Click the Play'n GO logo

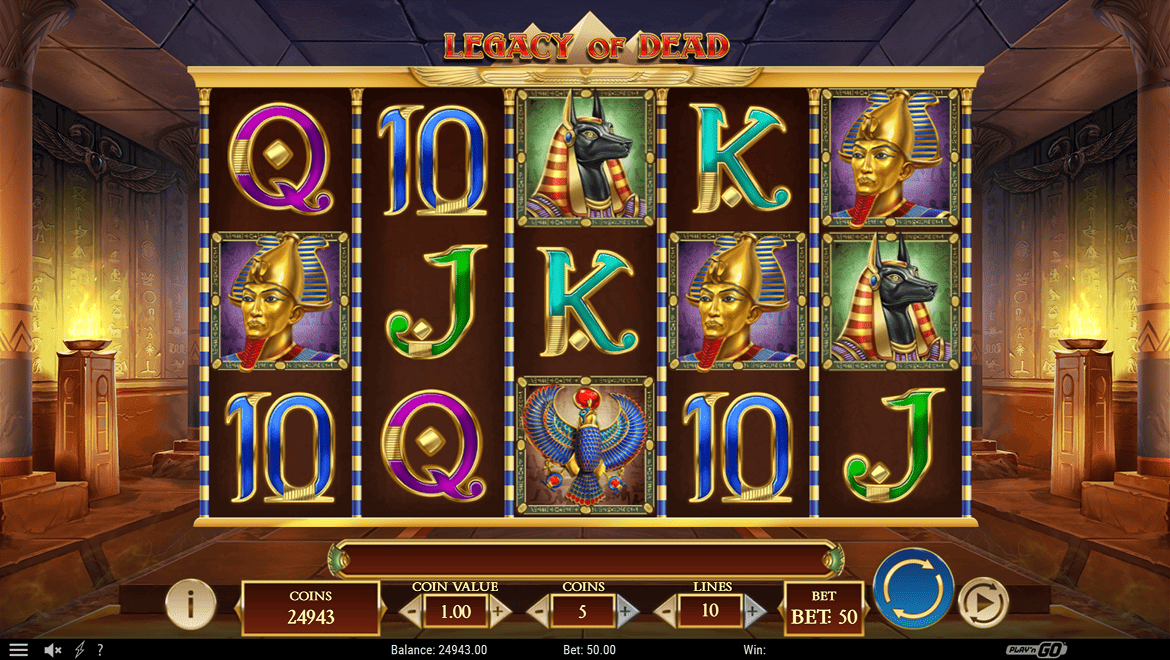(1037, 650)
